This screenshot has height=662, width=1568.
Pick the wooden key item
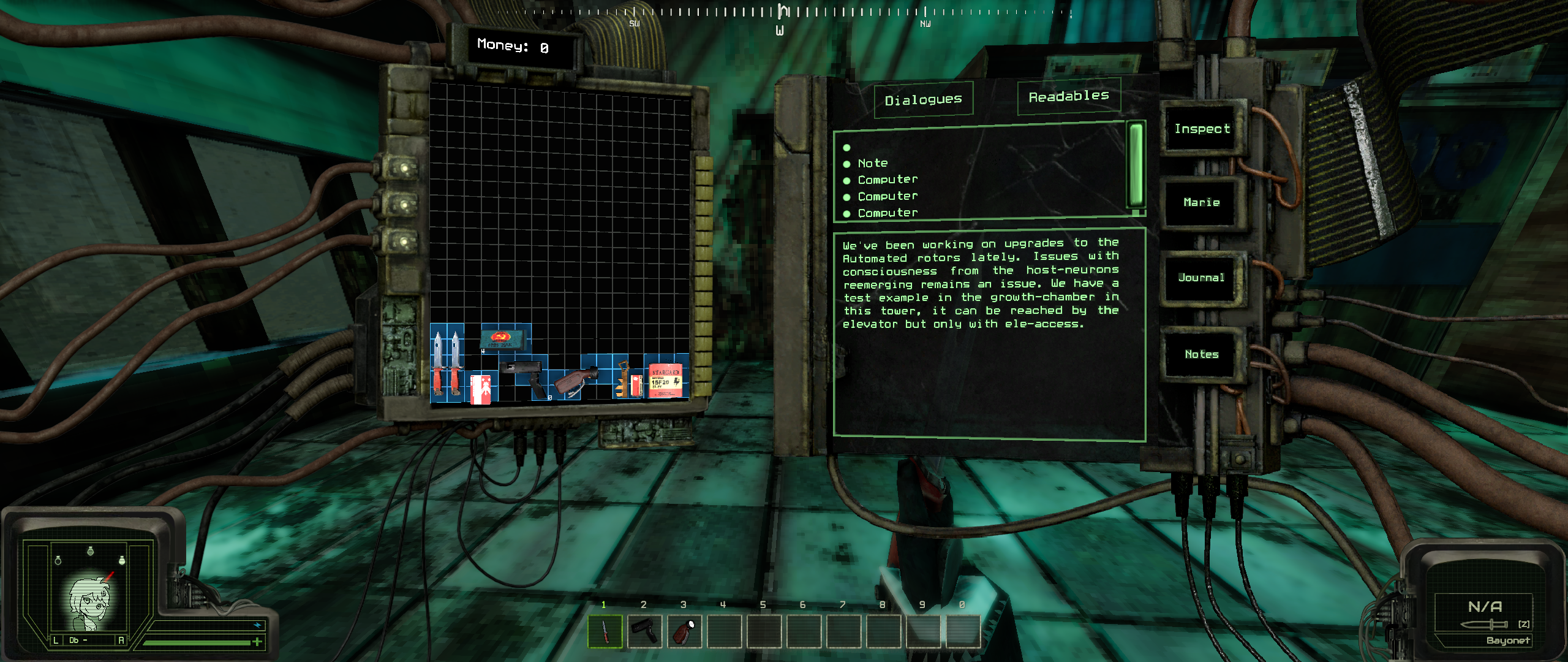pos(622,379)
